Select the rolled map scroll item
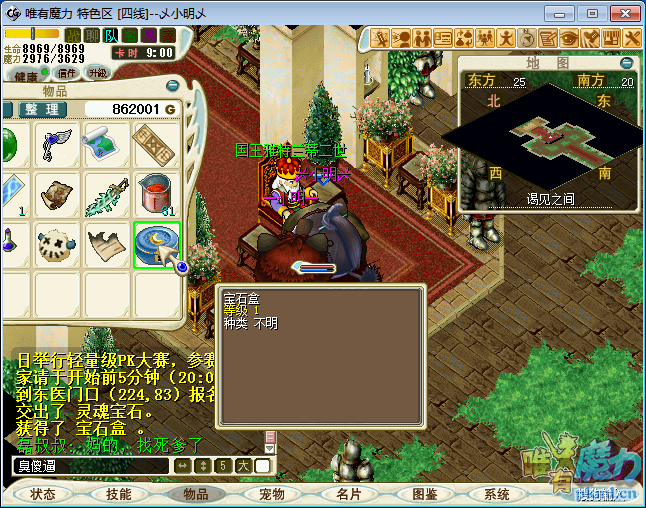The width and height of the screenshot is (646, 508). pos(107,143)
